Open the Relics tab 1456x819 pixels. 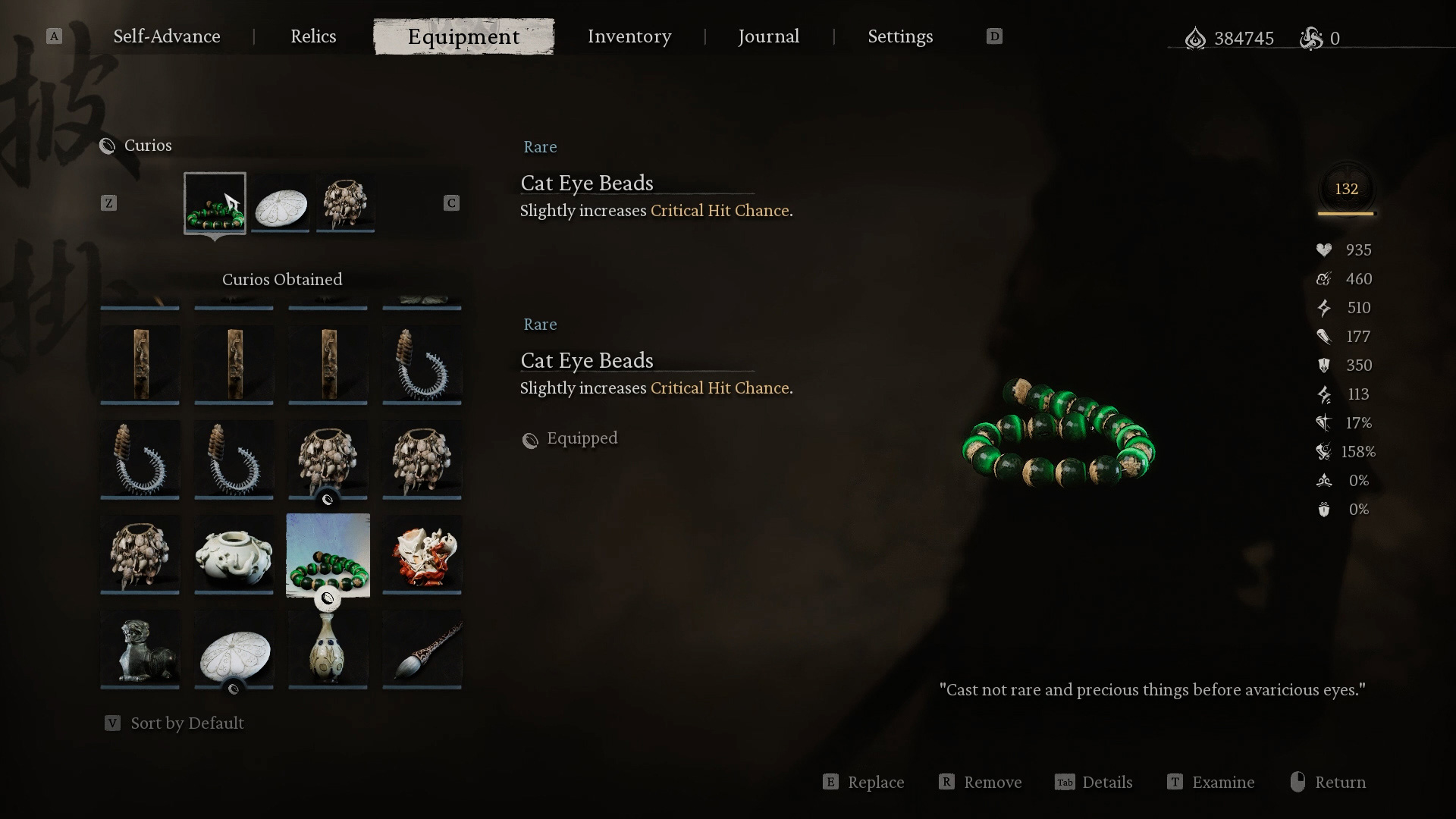pyautogui.click(x=313, y=36)
